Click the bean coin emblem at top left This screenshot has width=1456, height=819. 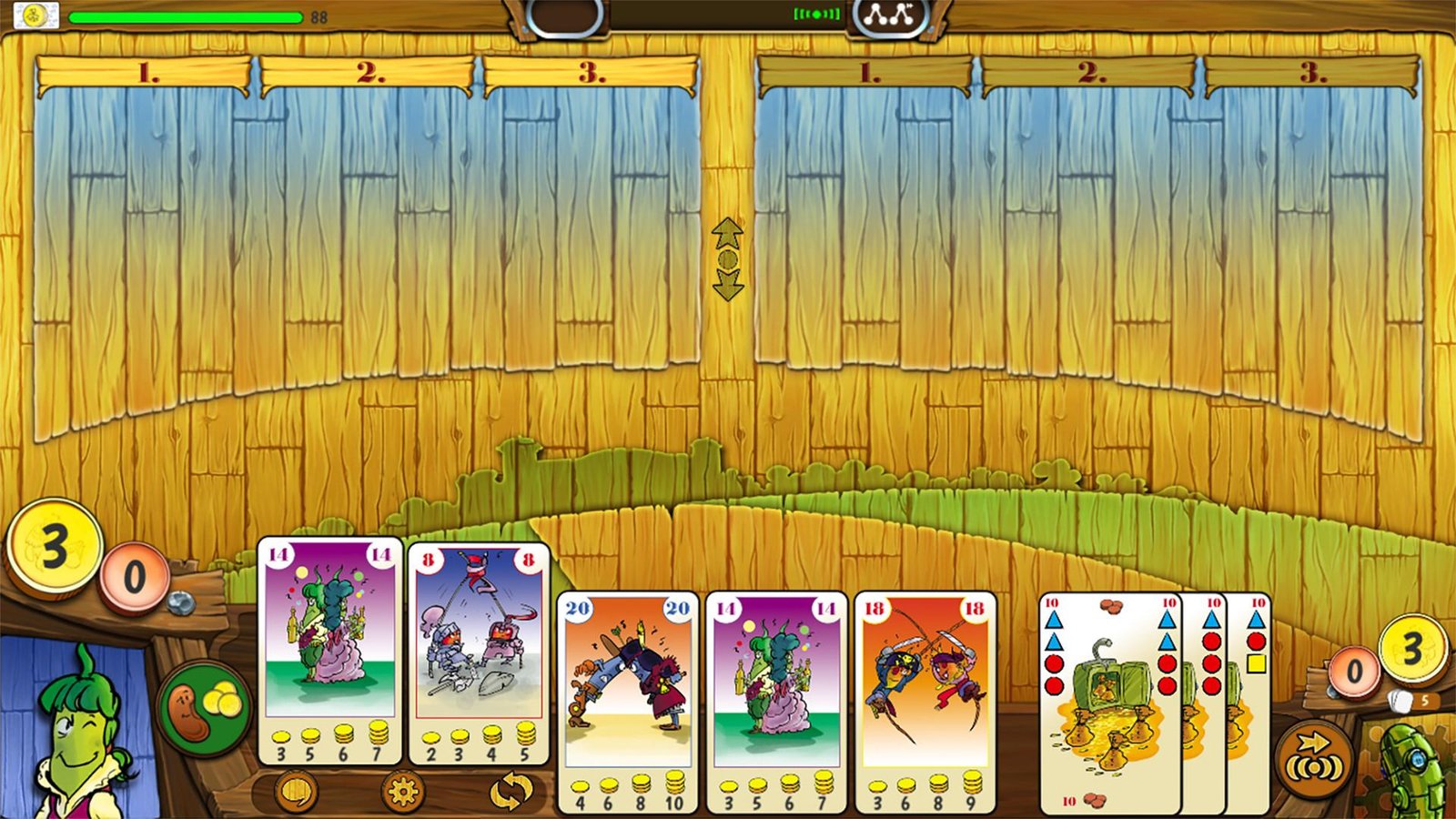pyautogui.click(x=35, y=14)
